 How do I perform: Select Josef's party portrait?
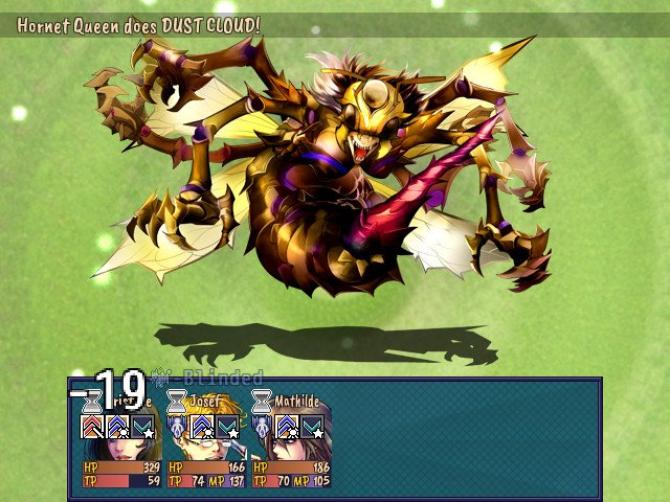206,443
